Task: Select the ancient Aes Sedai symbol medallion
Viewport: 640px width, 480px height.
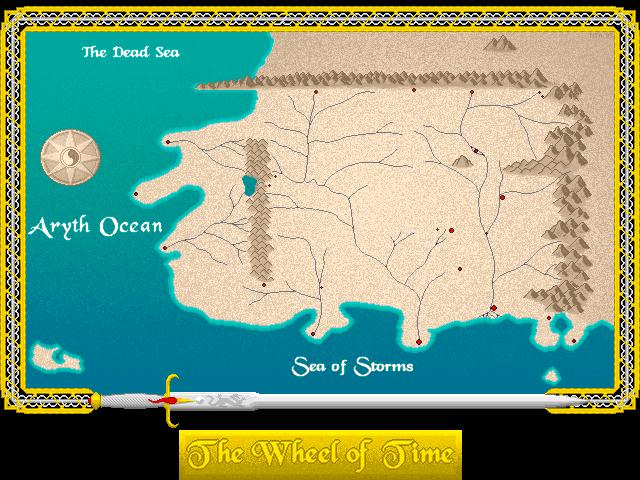Action: (70, 157)
